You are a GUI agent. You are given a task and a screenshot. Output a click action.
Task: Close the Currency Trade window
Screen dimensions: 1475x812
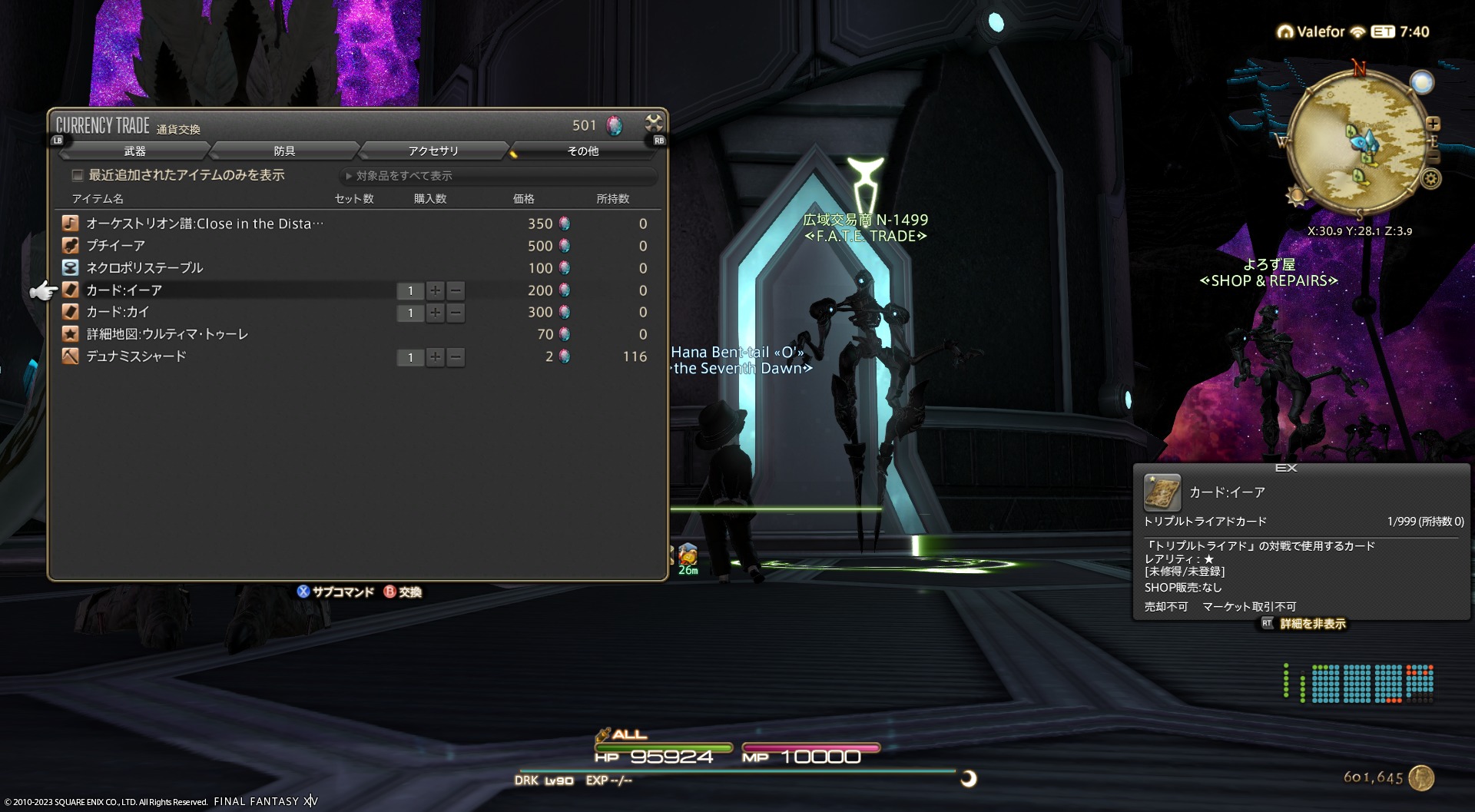click(x=654, y=123)
